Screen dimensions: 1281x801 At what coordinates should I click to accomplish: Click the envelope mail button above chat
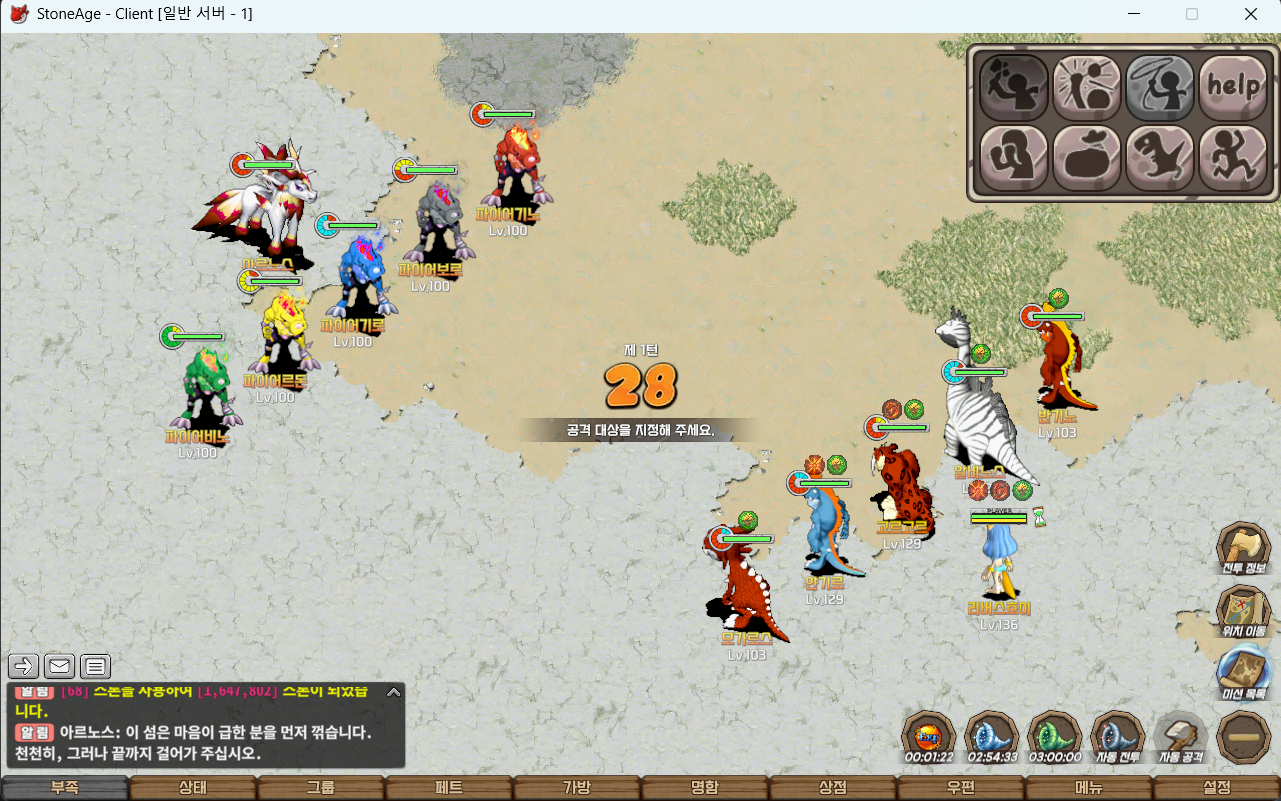[x=60, y=666]
